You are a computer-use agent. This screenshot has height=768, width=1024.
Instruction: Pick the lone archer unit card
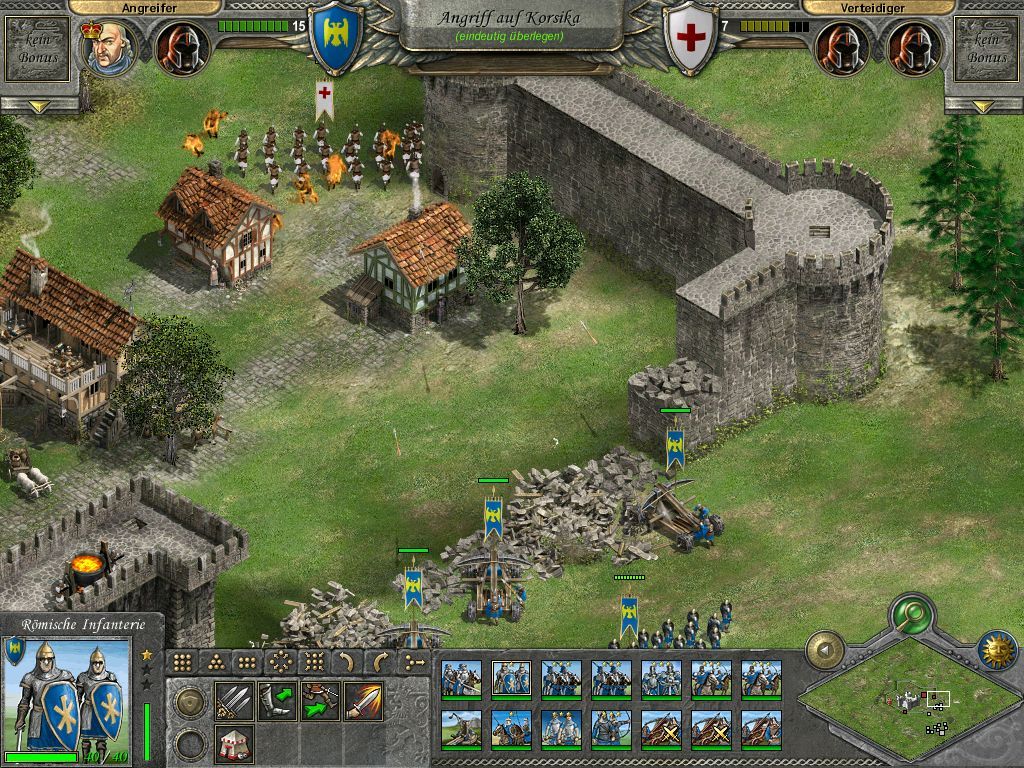coord(611,728)
